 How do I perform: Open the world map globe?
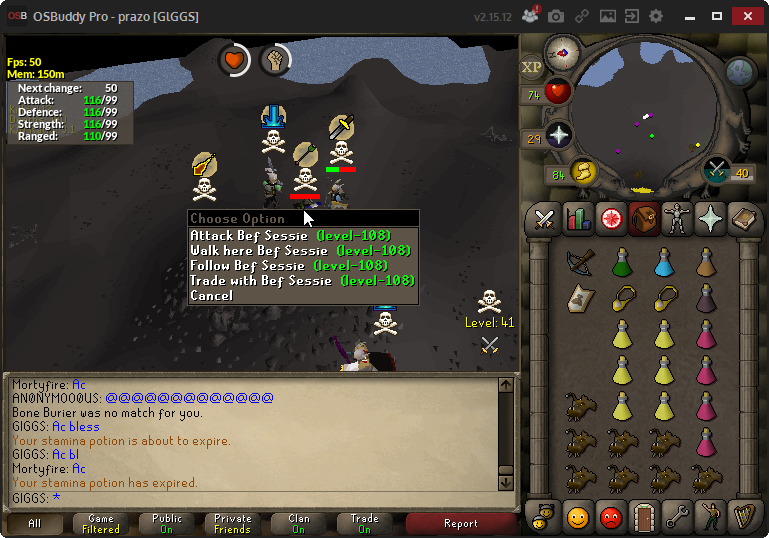(740, 71)
